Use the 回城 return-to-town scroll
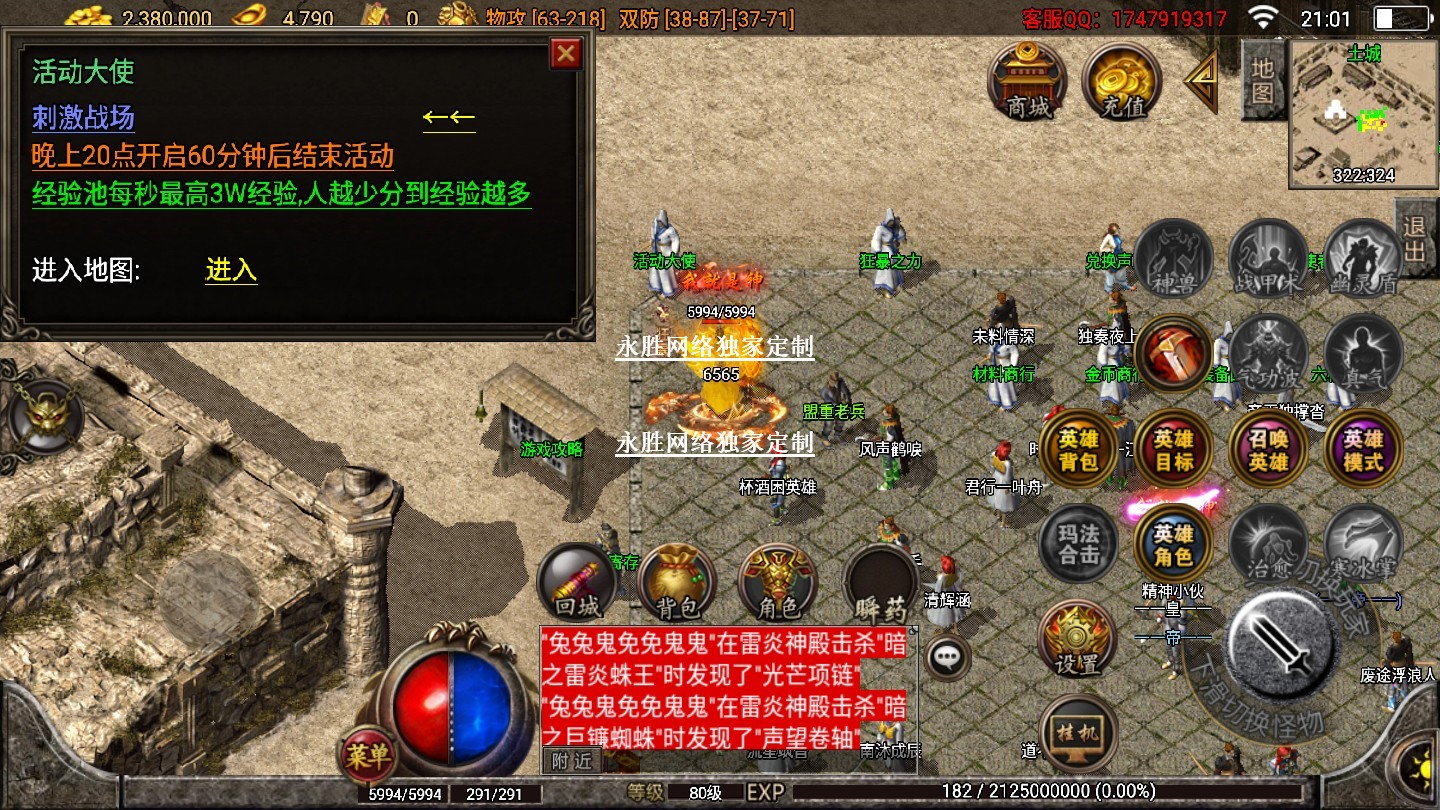The height and width of the screenshot is (810, 1440). point(576,581)
